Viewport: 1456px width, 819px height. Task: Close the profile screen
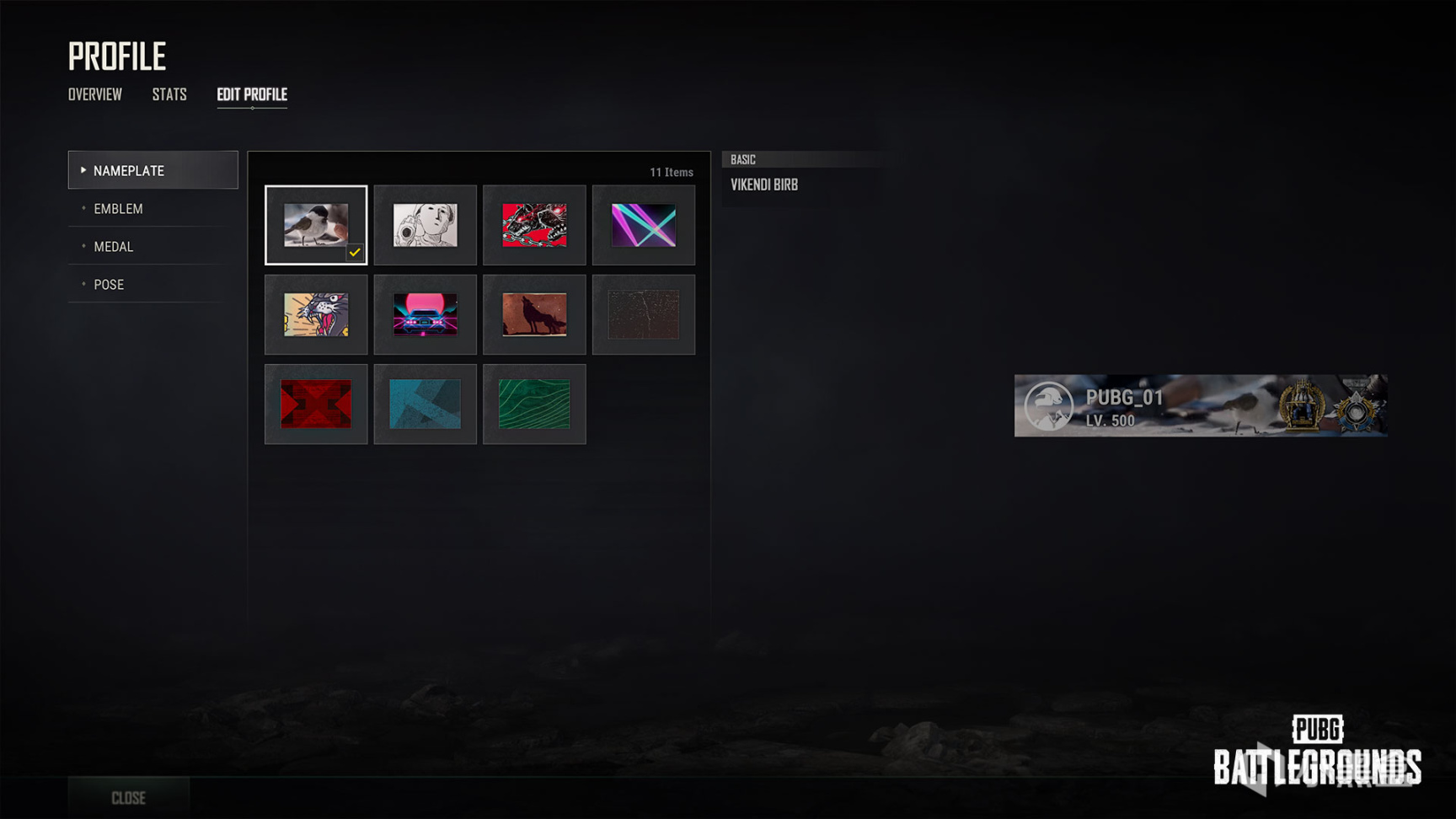[129, 798]
